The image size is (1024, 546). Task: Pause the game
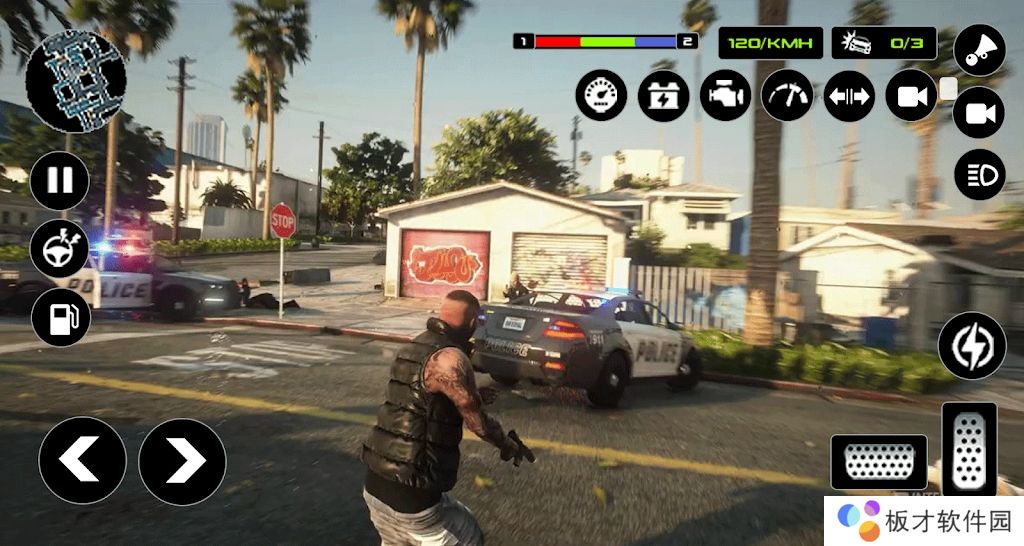60,181
